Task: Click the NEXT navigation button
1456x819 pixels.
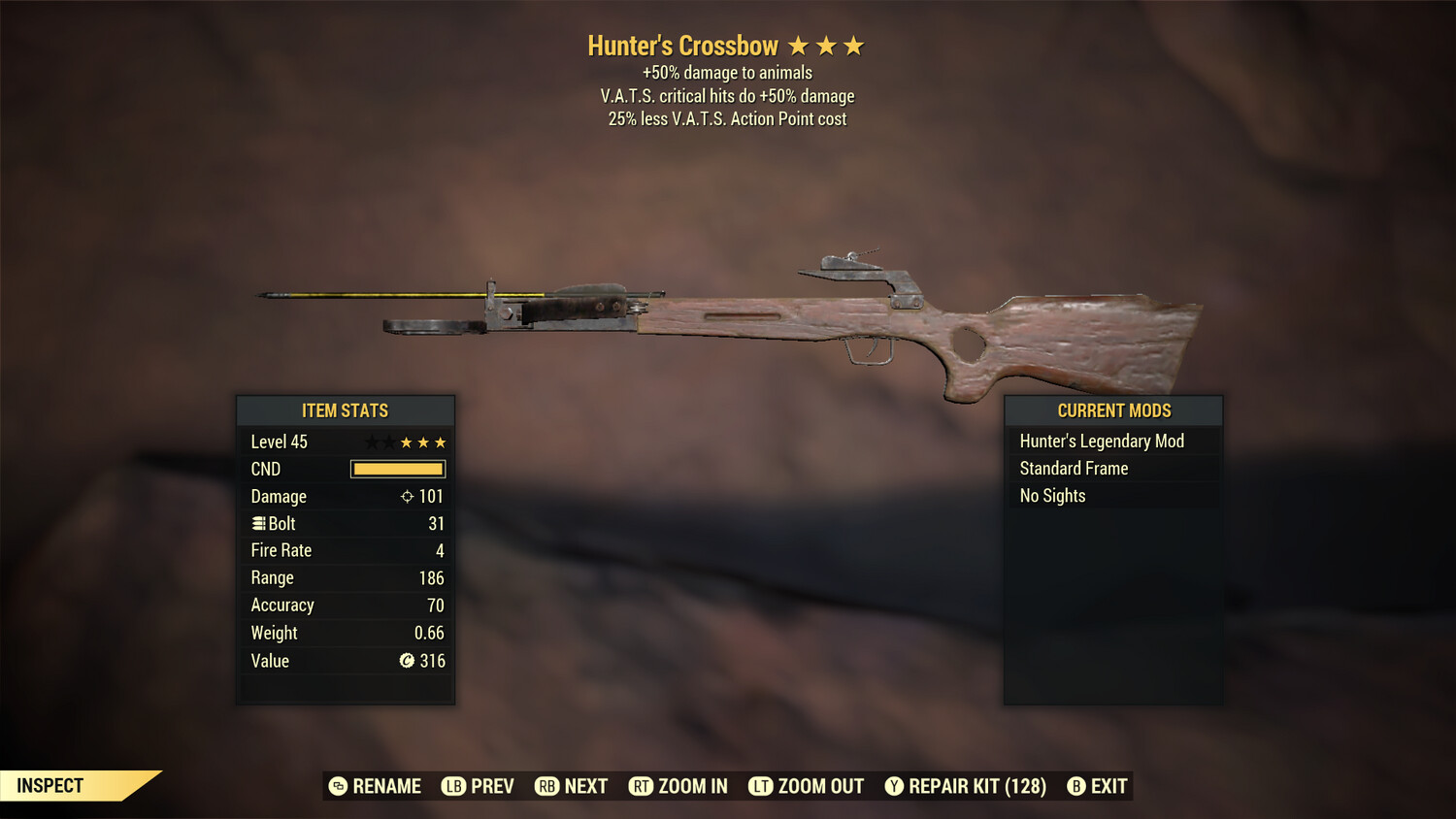Action: 573,786
